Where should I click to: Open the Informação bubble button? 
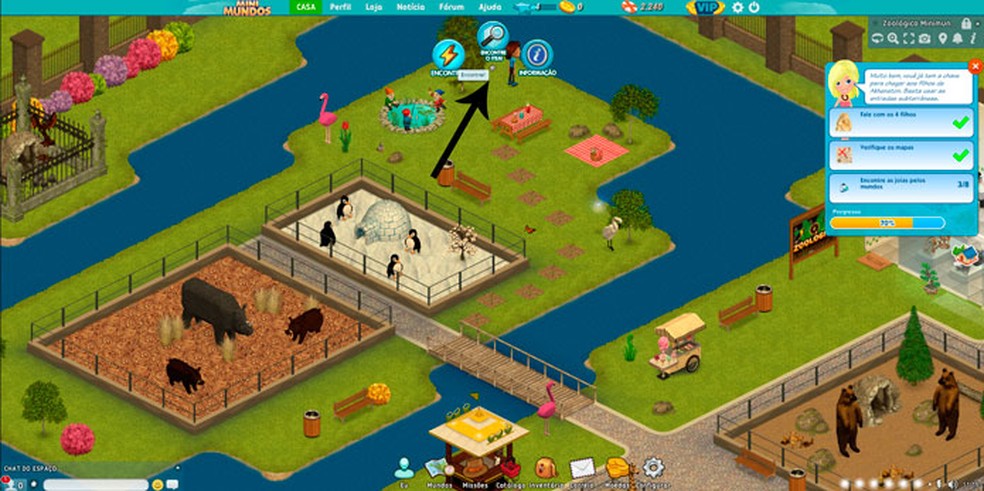click(537, 56)
